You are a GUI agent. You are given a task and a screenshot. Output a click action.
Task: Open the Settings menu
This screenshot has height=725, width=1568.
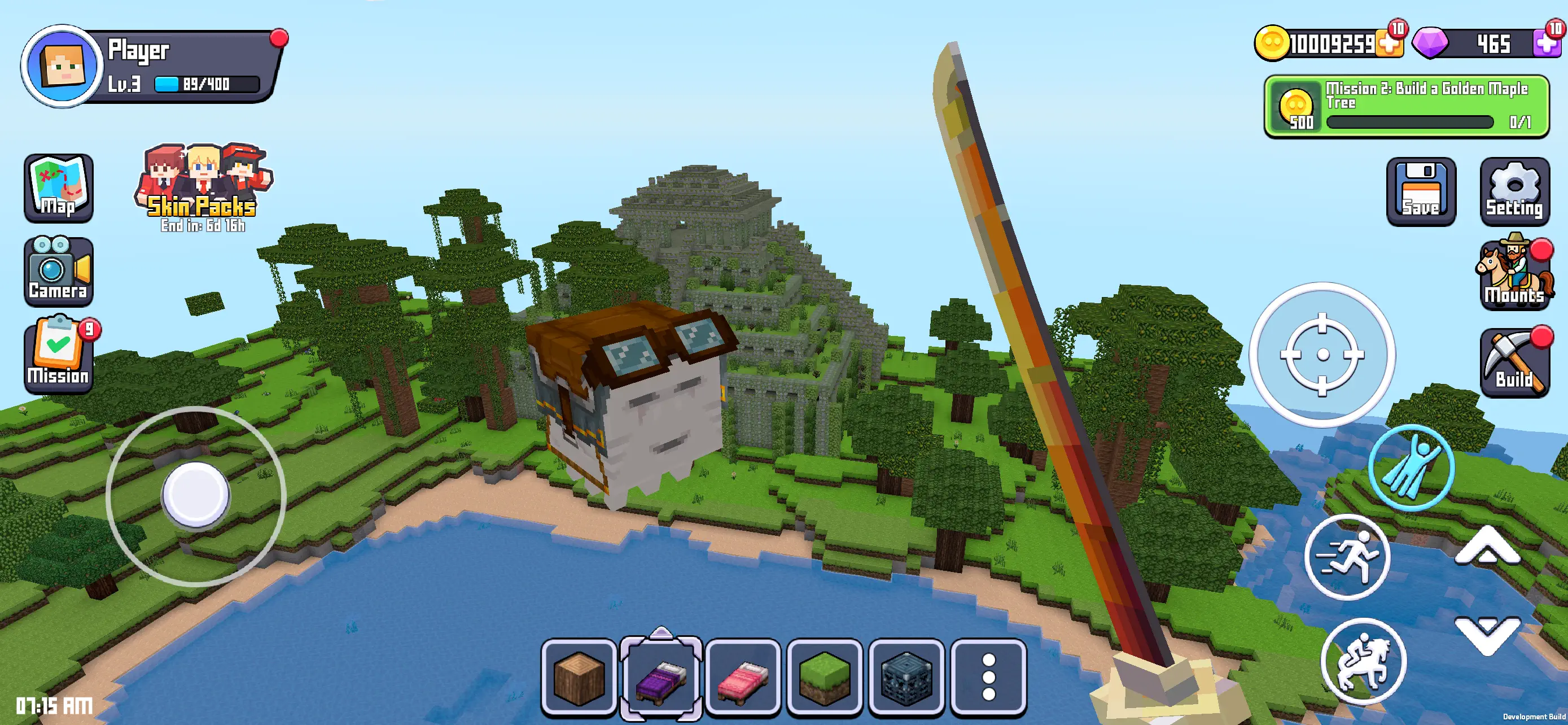tap(1514, 192)
